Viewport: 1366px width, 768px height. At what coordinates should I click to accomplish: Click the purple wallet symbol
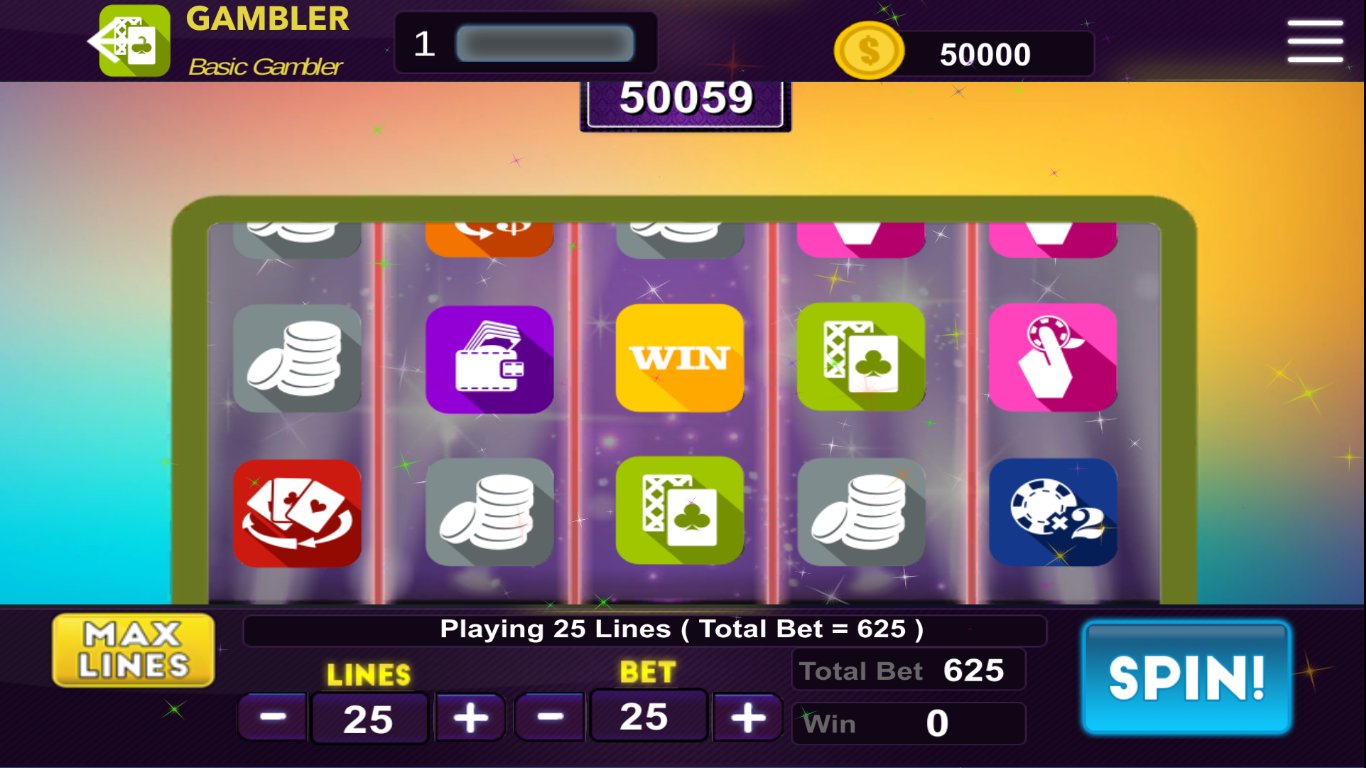[x=489, y=356]
